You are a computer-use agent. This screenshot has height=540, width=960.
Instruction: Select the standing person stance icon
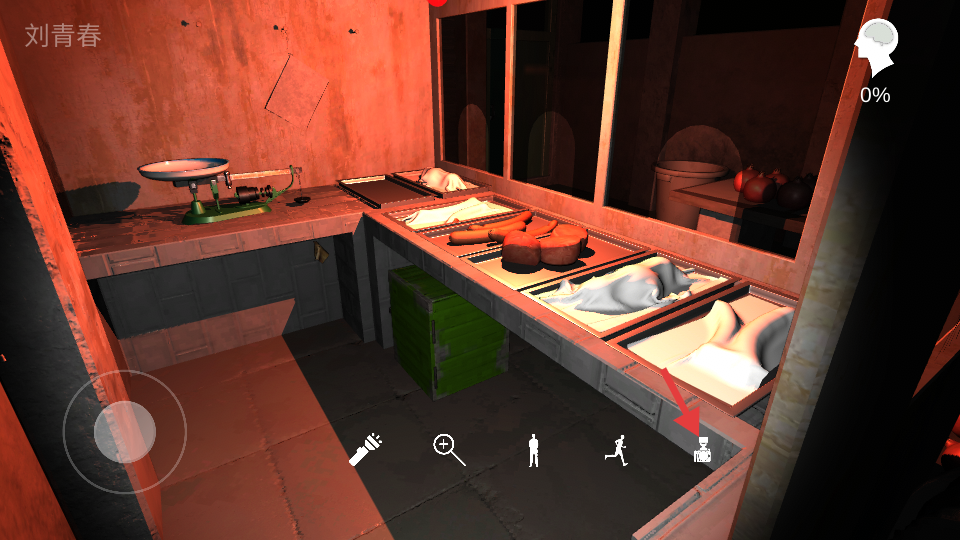534,451
